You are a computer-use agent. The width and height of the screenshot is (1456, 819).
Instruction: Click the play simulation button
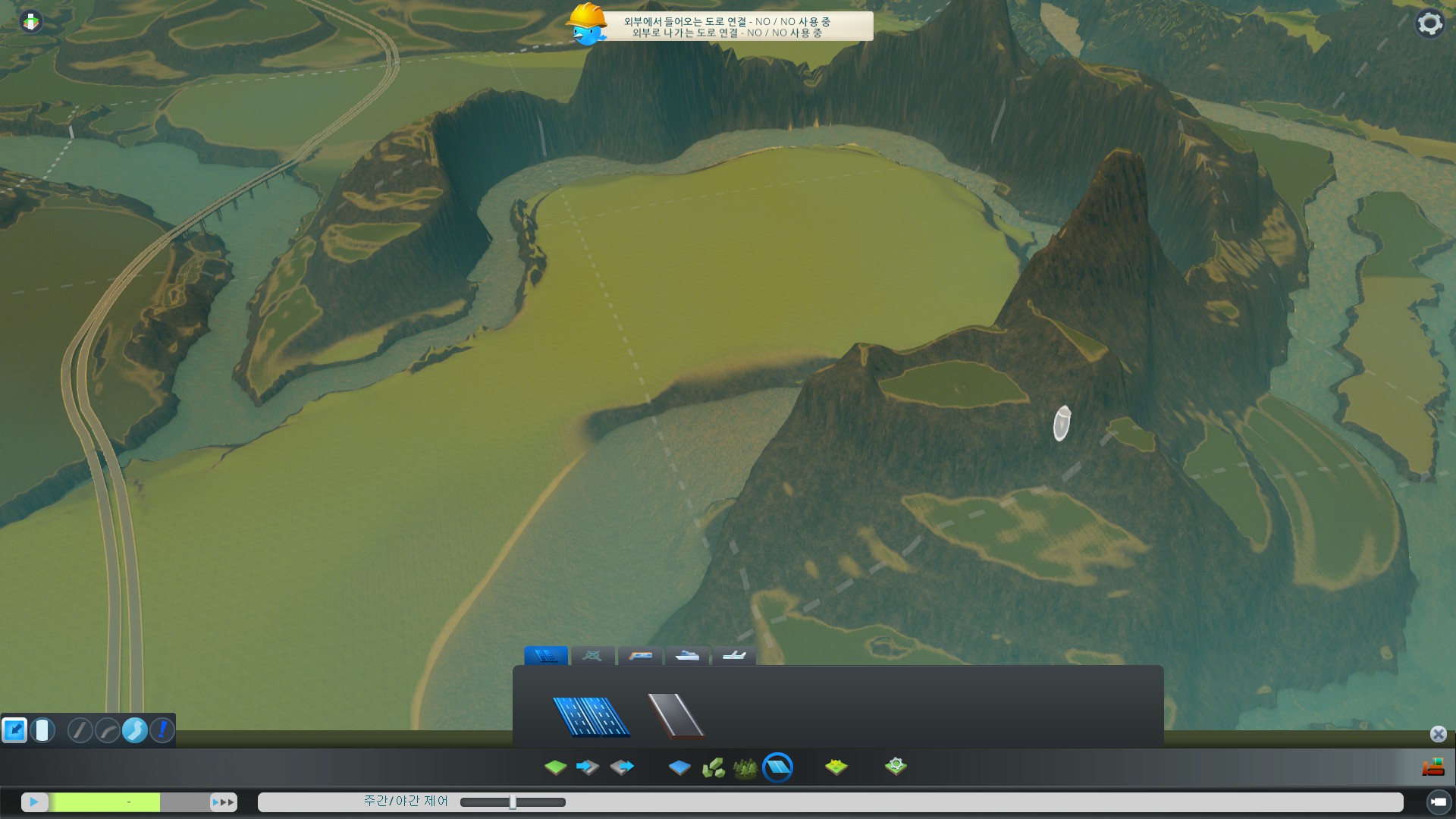point(34,802)
